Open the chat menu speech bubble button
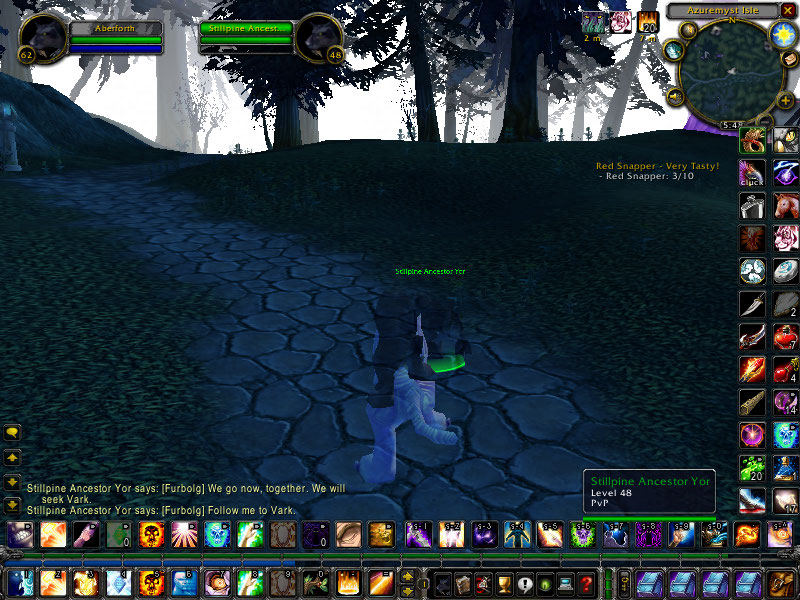This screenshot has height=600, width=800. point(13,433)
